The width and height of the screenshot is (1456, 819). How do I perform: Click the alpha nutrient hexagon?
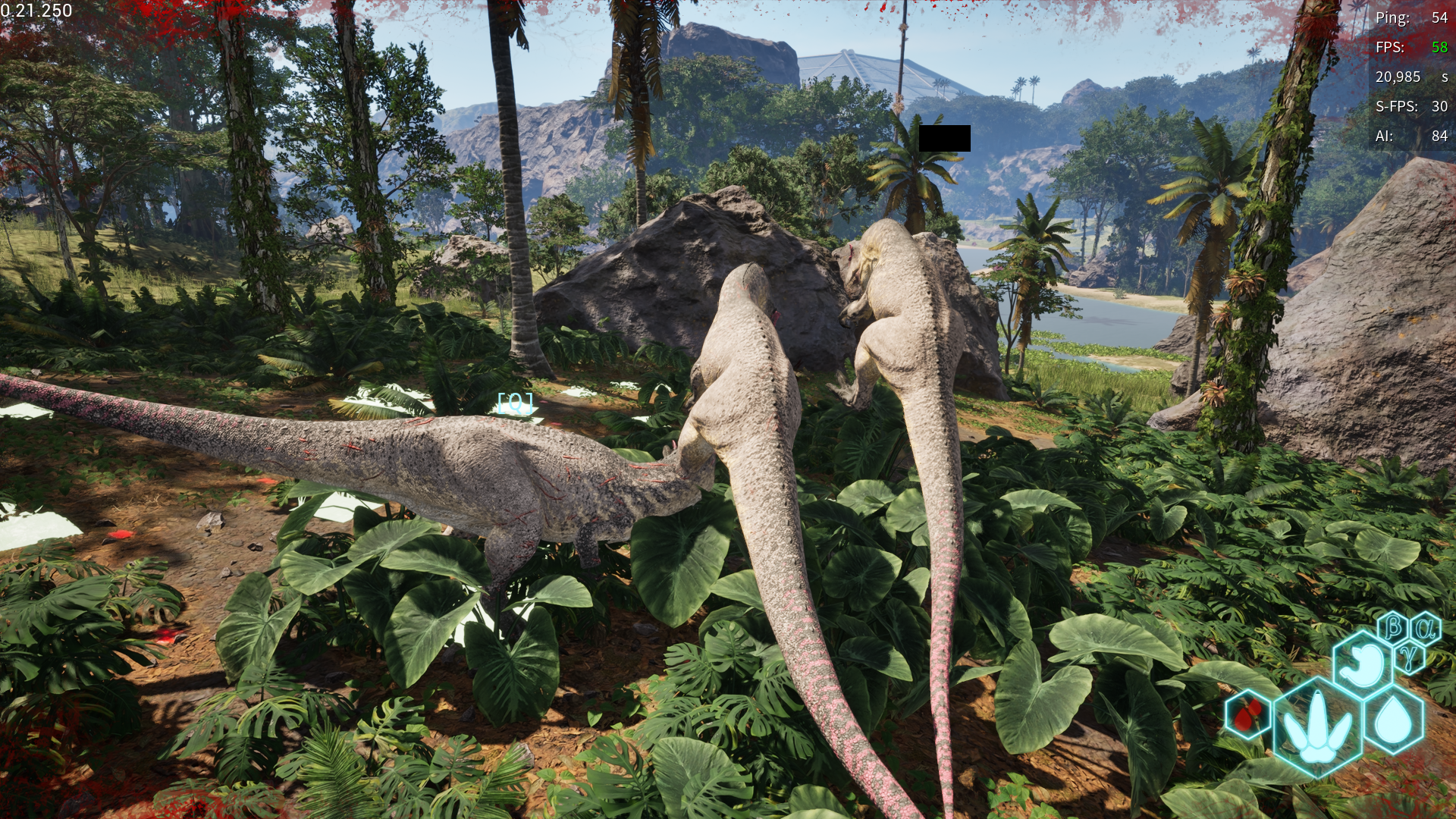tap(1426, 628)
